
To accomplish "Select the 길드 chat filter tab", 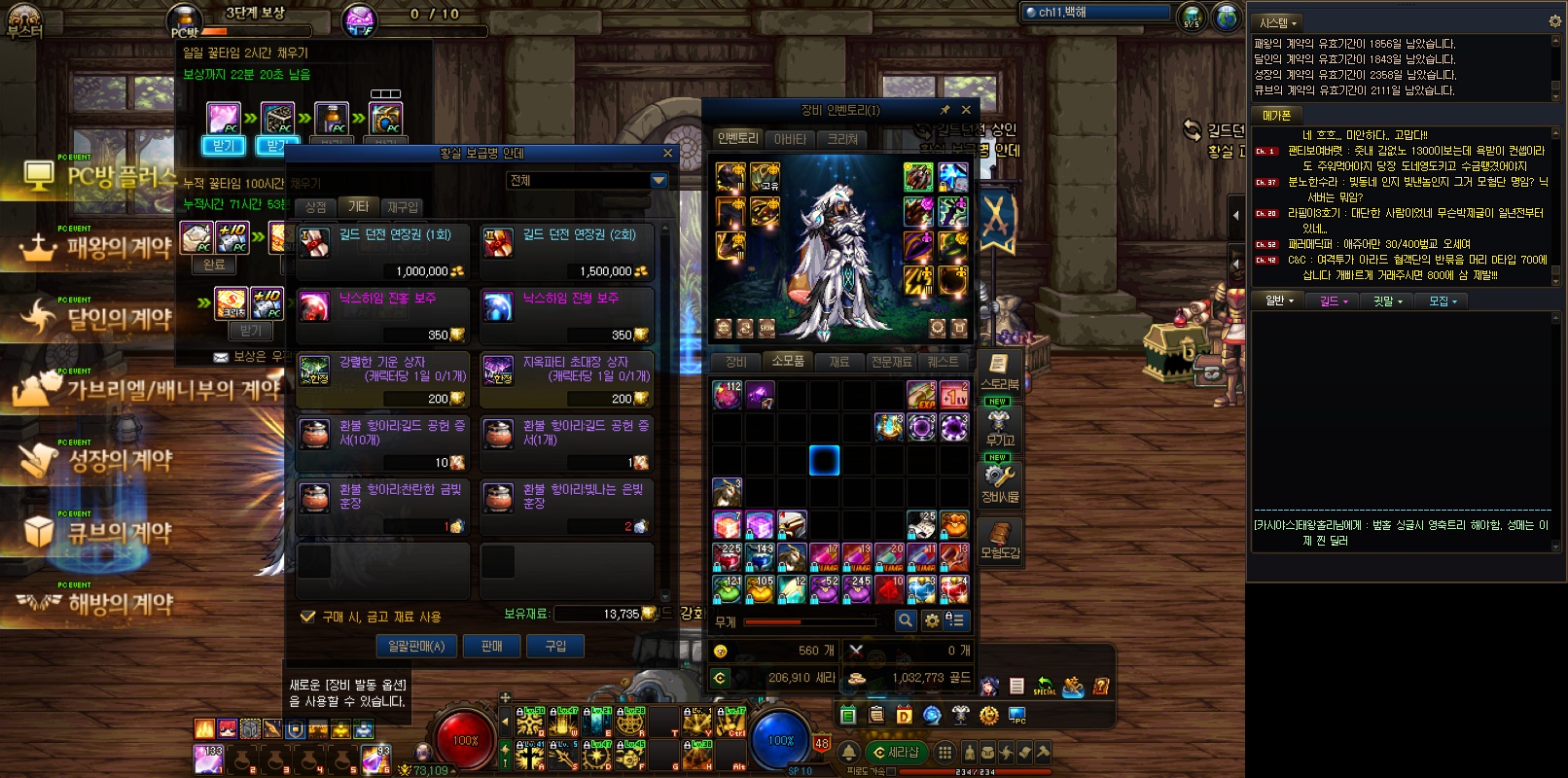I will [x=1333, y=301].
